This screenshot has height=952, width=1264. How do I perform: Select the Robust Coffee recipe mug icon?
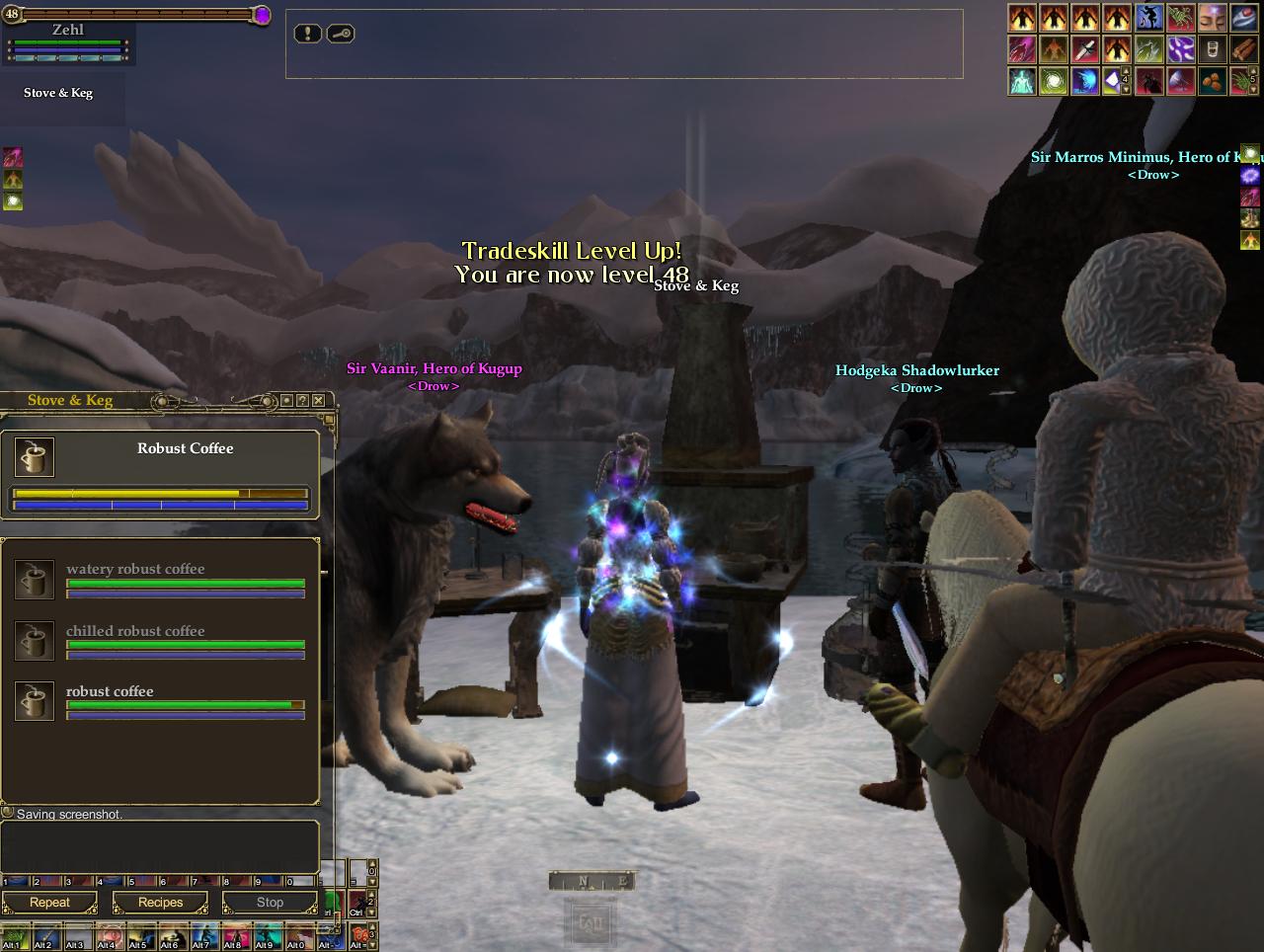(x=35, y=457)
